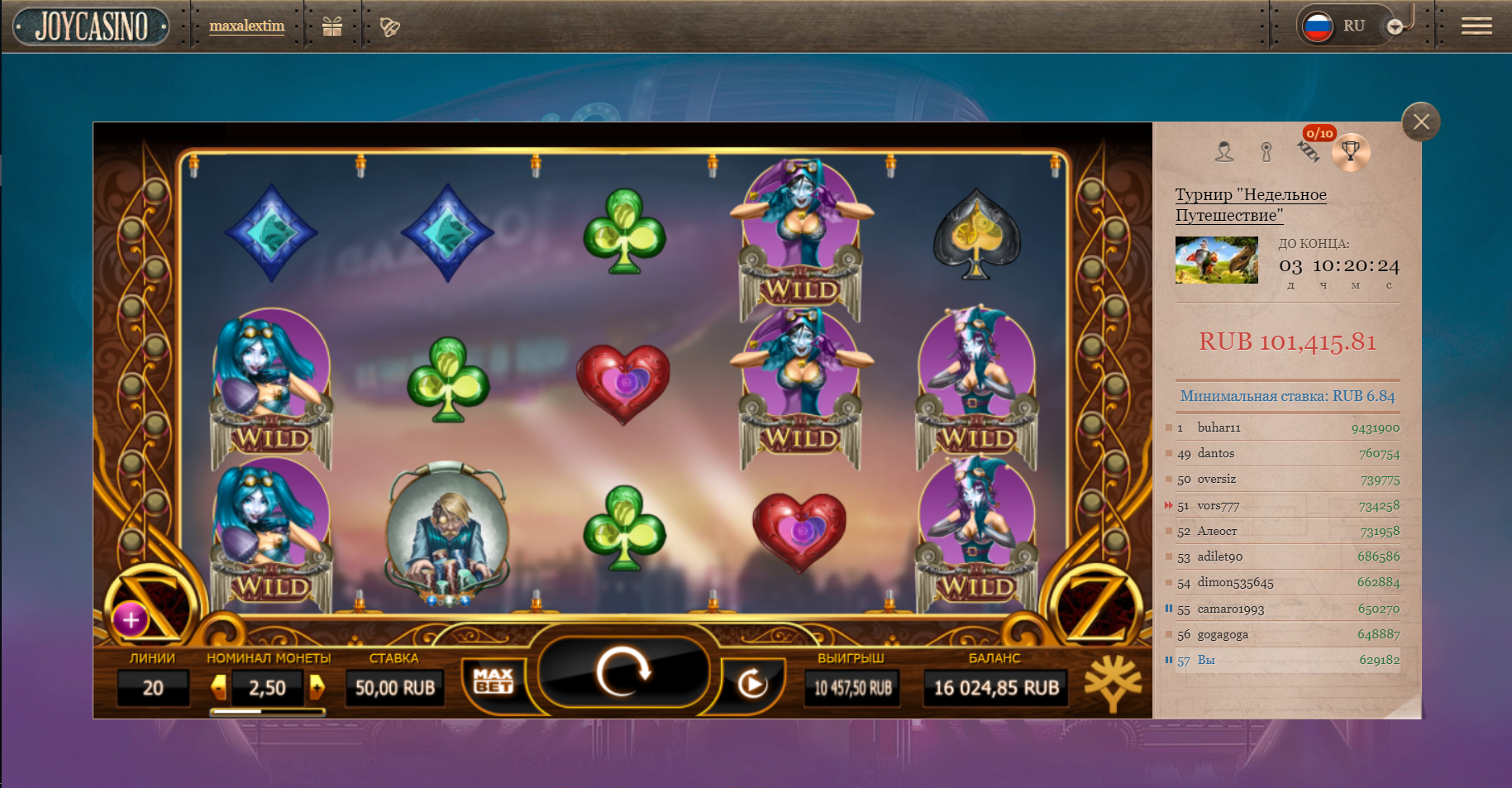Image resolution: width=1512 pixels, height=788 pixels.
Task: Close the game window with the X button
Action: 1421,122
